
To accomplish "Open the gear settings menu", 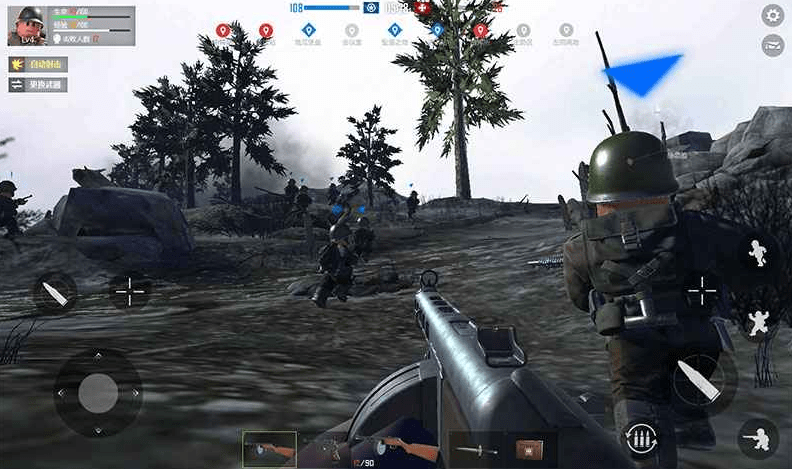I will 772,15.
